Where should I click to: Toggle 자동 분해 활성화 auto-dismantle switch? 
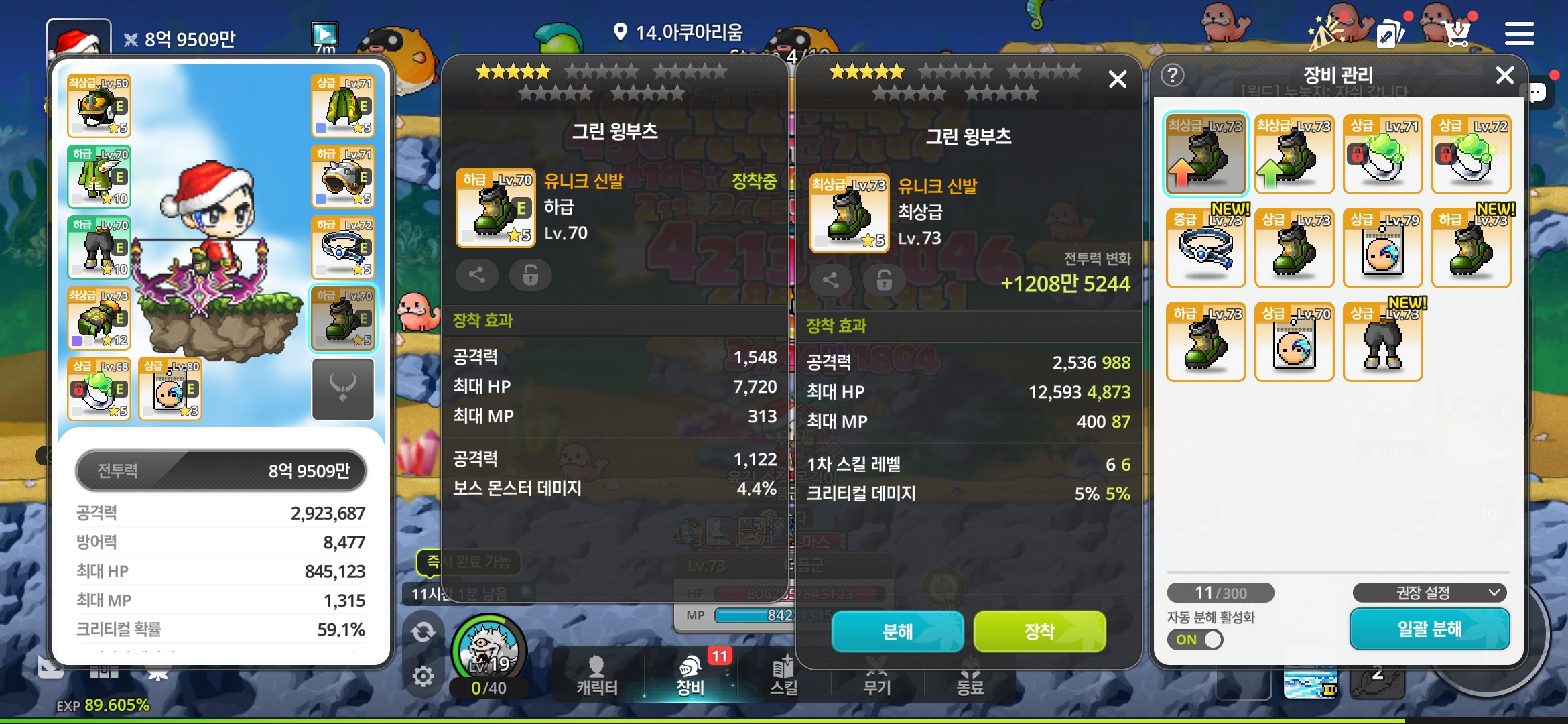coord(1195,640)
